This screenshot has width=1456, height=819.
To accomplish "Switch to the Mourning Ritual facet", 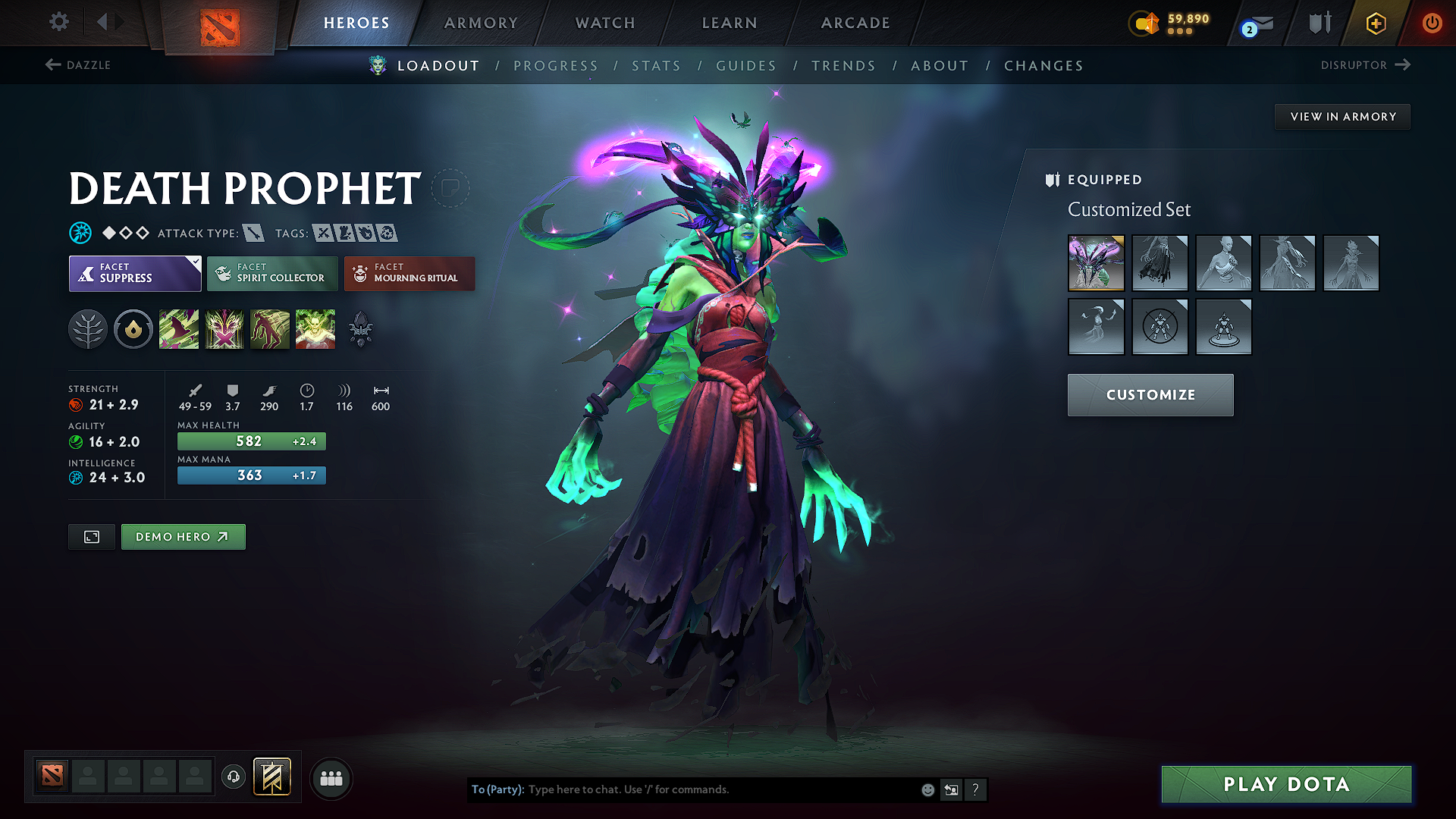I will click(409, 273).
